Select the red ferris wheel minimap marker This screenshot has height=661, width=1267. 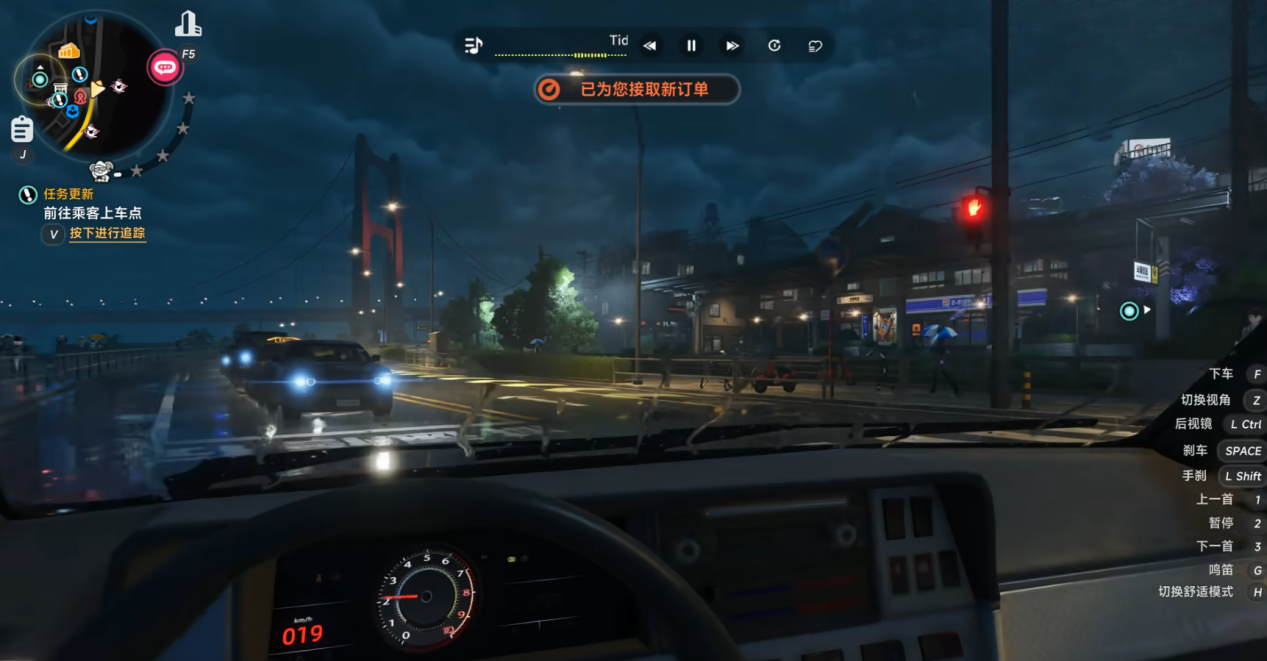81,96
